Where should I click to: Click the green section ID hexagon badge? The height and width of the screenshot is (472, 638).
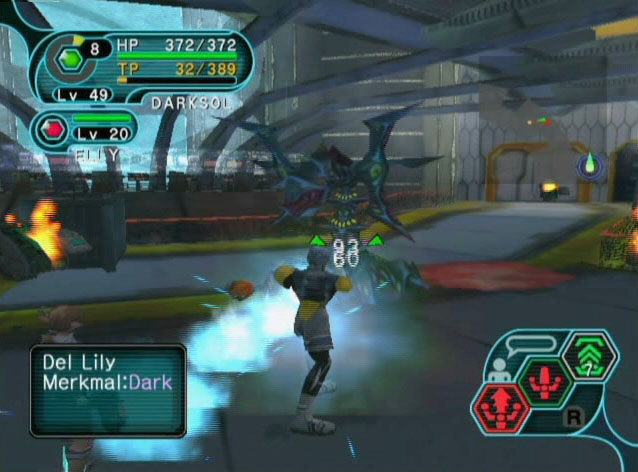coord(72,59)
